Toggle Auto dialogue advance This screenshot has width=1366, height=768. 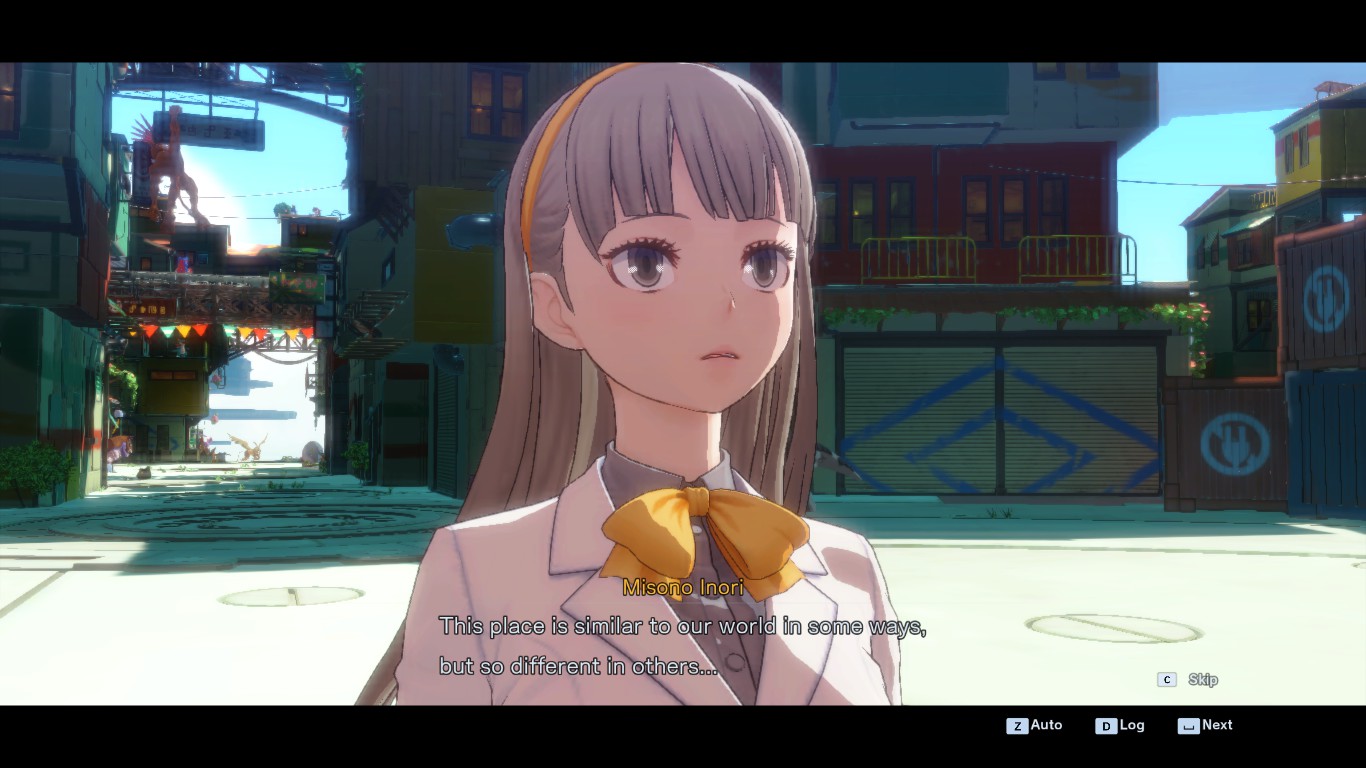pyautogui.click(x=1035, y=725)
